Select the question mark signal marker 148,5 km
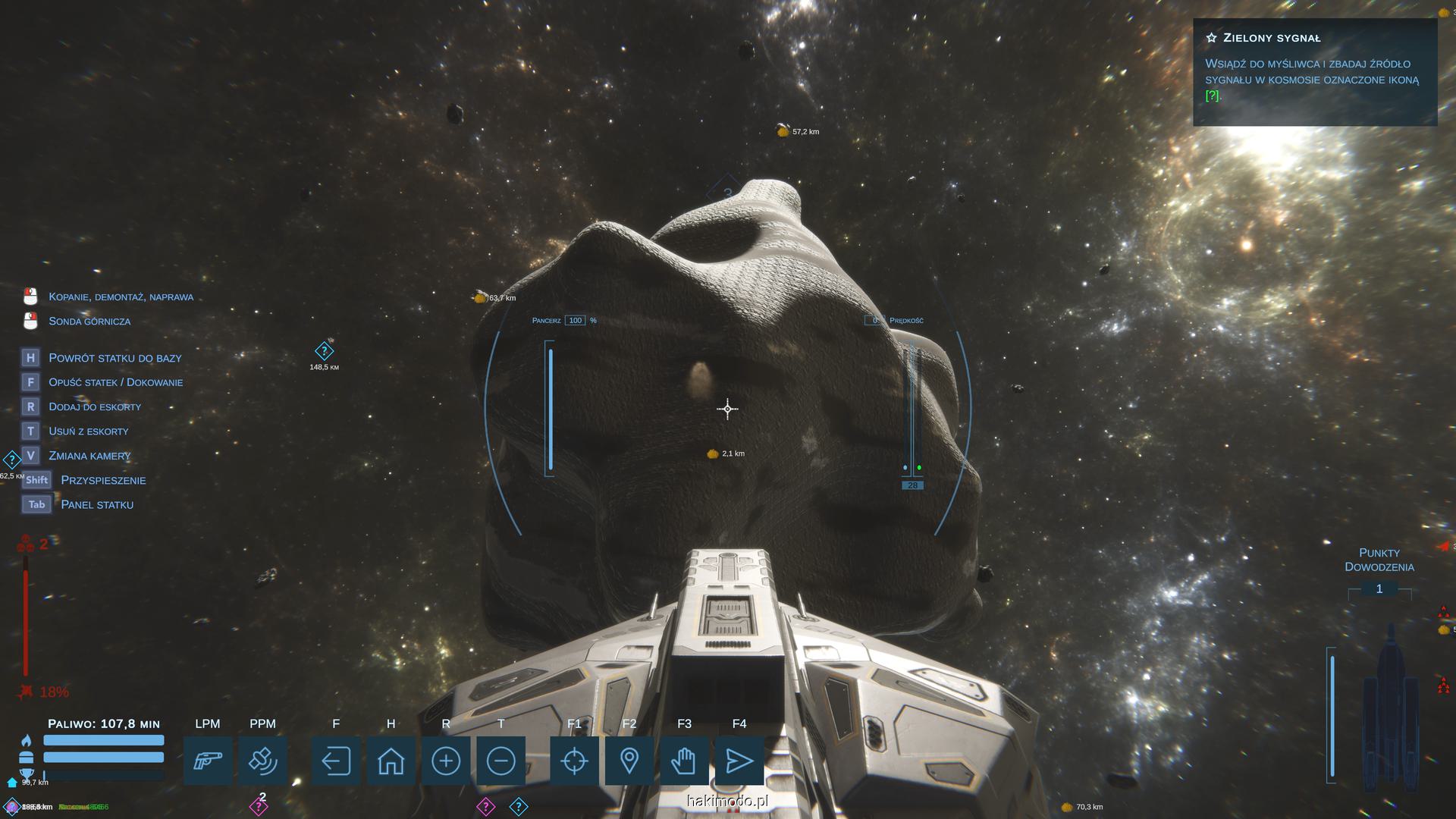Image resolution: width=1456 pixels, height=819 pixels. 324,351
